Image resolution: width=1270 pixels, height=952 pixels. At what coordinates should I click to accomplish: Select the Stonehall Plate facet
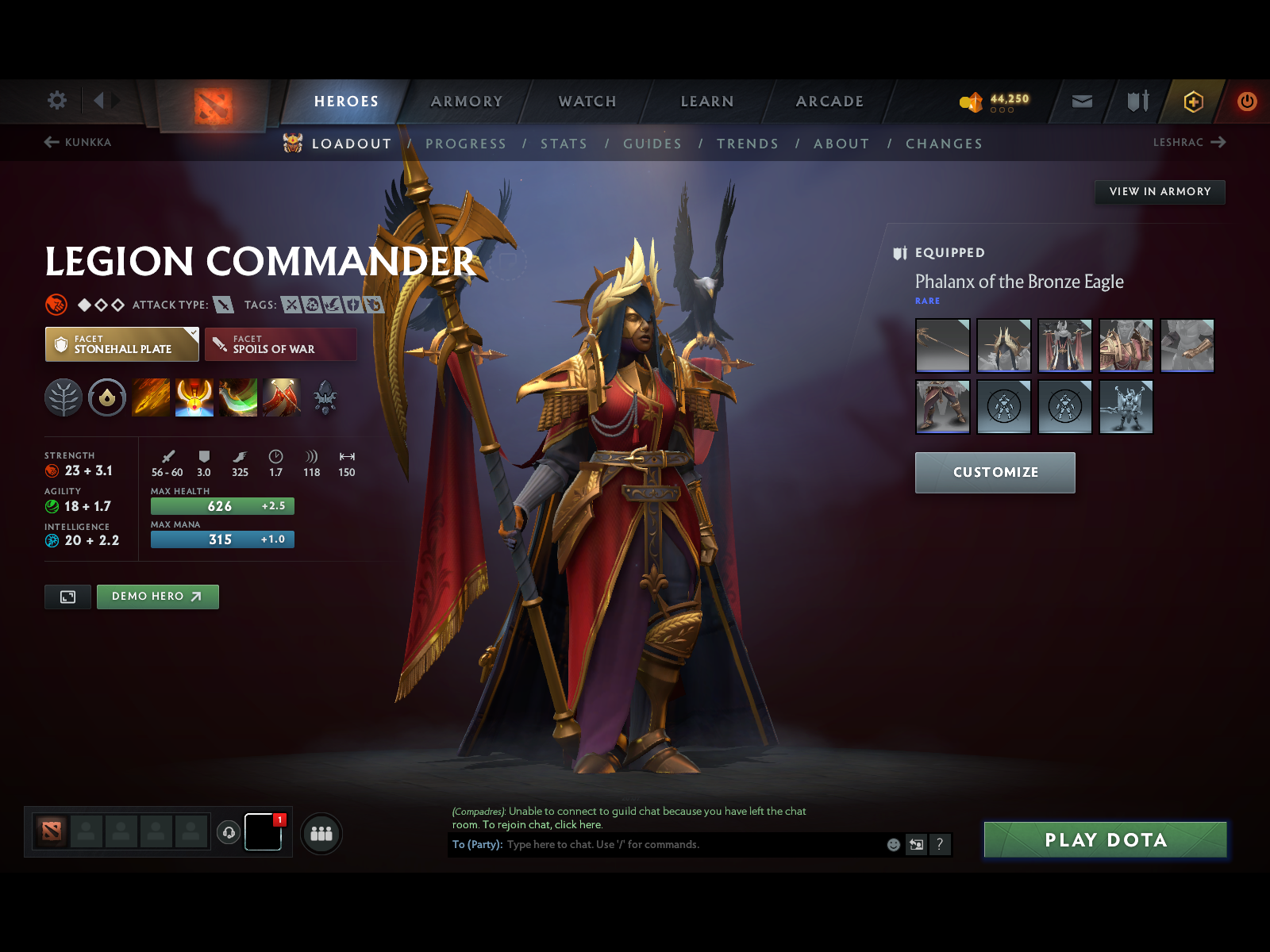[121, 344]
